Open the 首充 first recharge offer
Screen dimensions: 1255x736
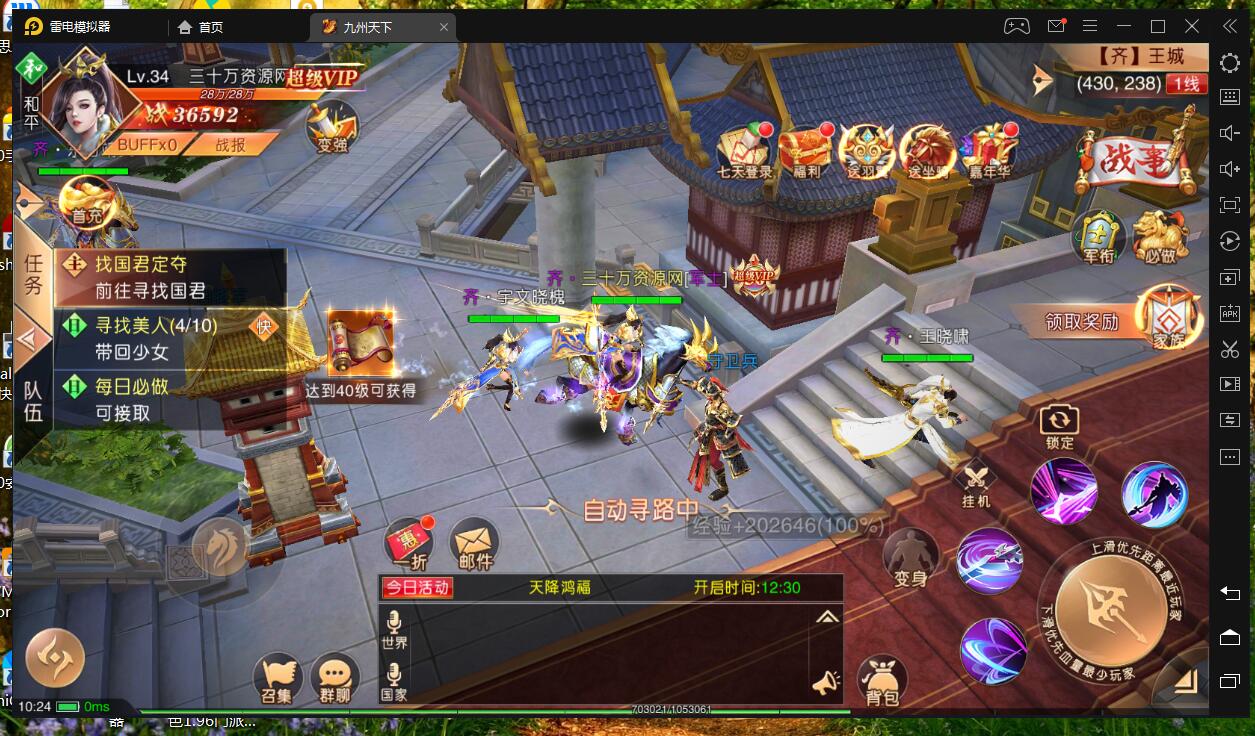[x=87, y=202]
